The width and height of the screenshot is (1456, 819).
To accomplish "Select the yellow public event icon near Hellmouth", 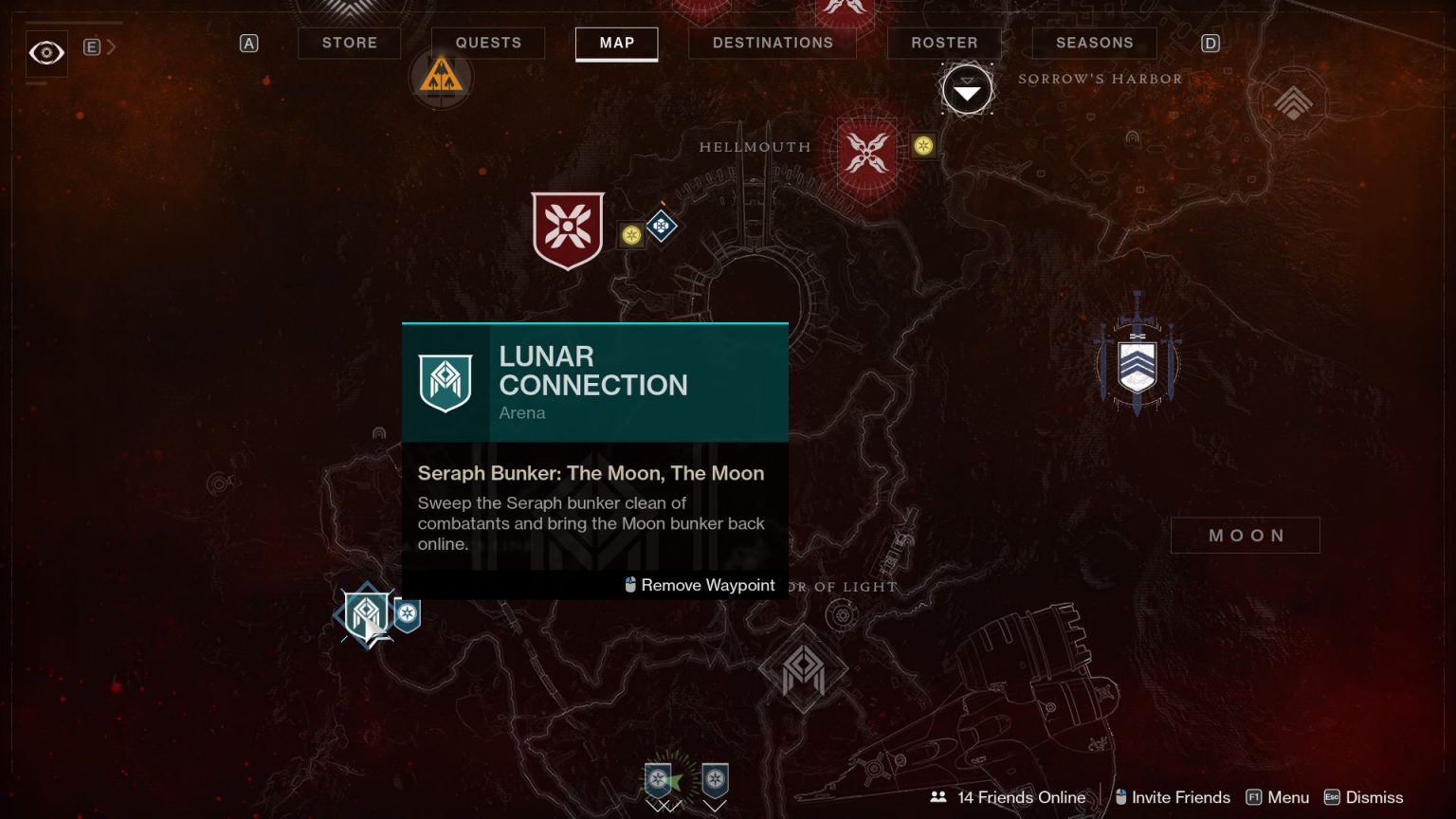I will point(922,146).
